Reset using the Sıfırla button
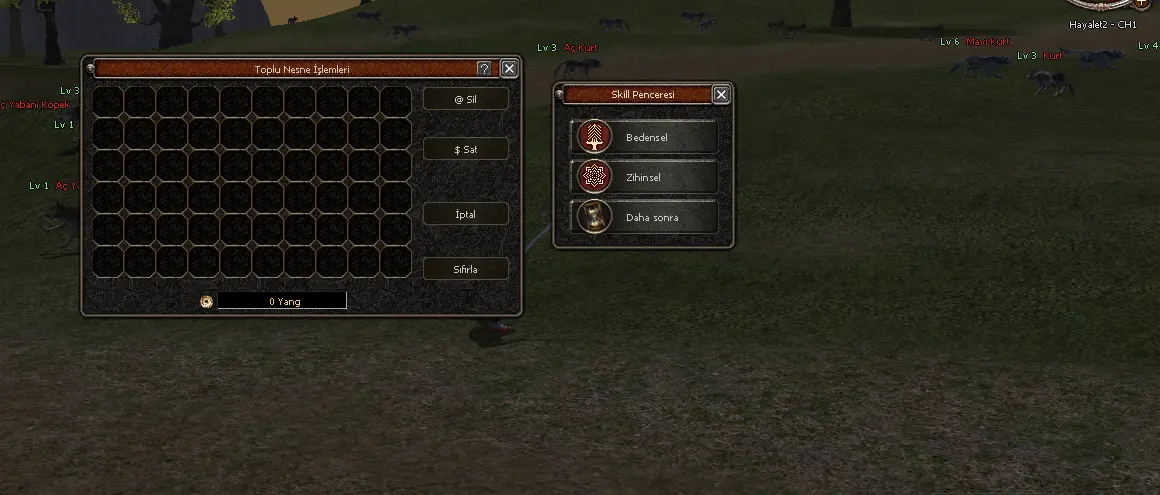Viewport: 1160px width, 495px height. point(465,269)
